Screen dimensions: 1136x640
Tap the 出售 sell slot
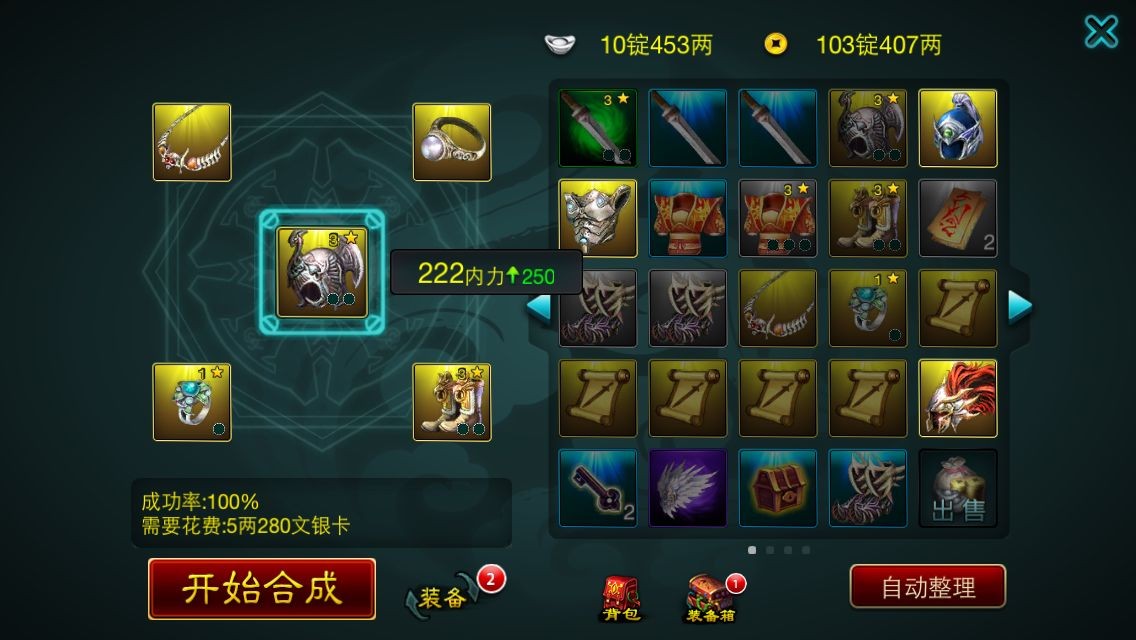click(x=958, y=488)
